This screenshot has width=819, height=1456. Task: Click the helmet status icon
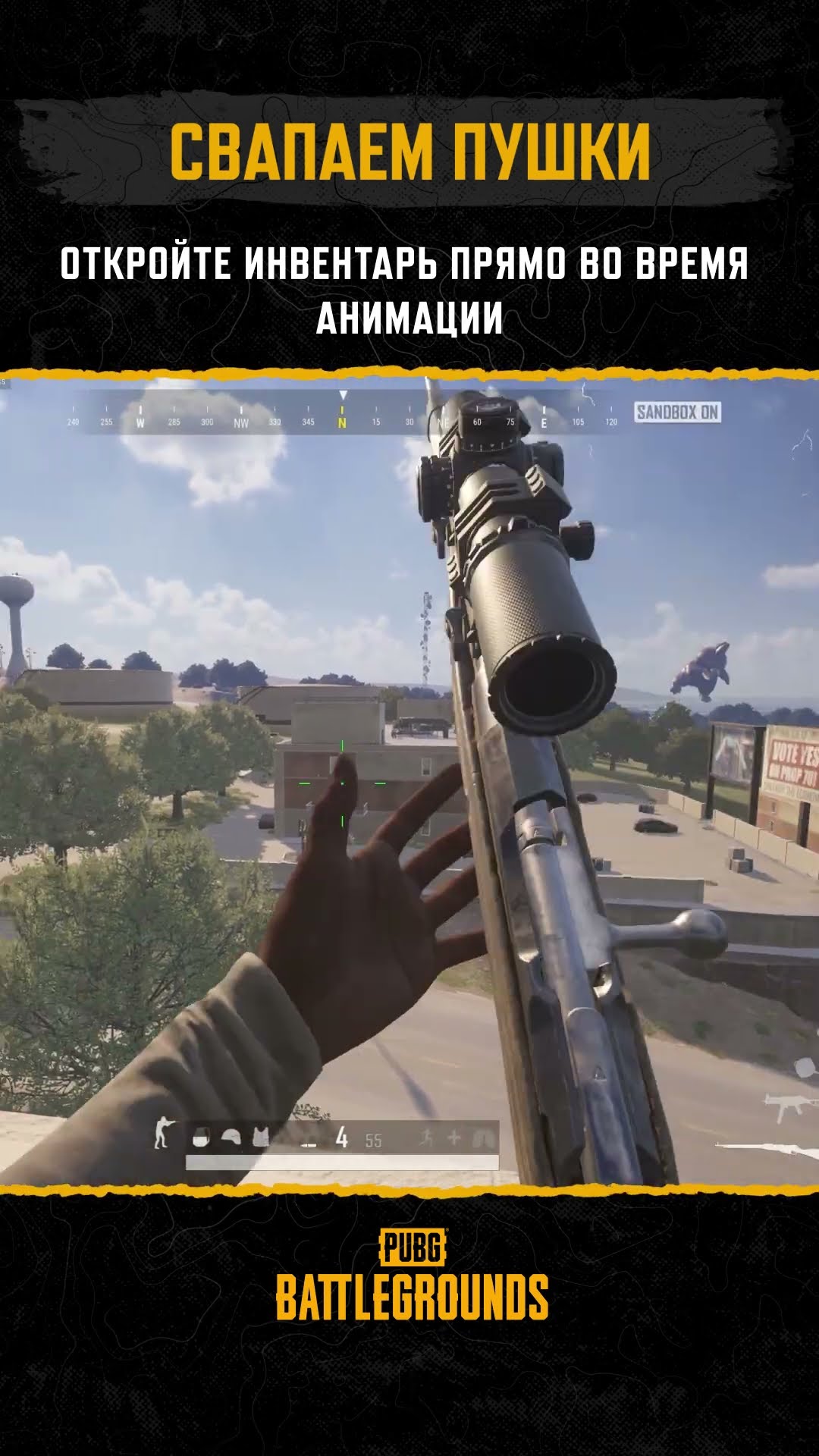(231, 1137)
